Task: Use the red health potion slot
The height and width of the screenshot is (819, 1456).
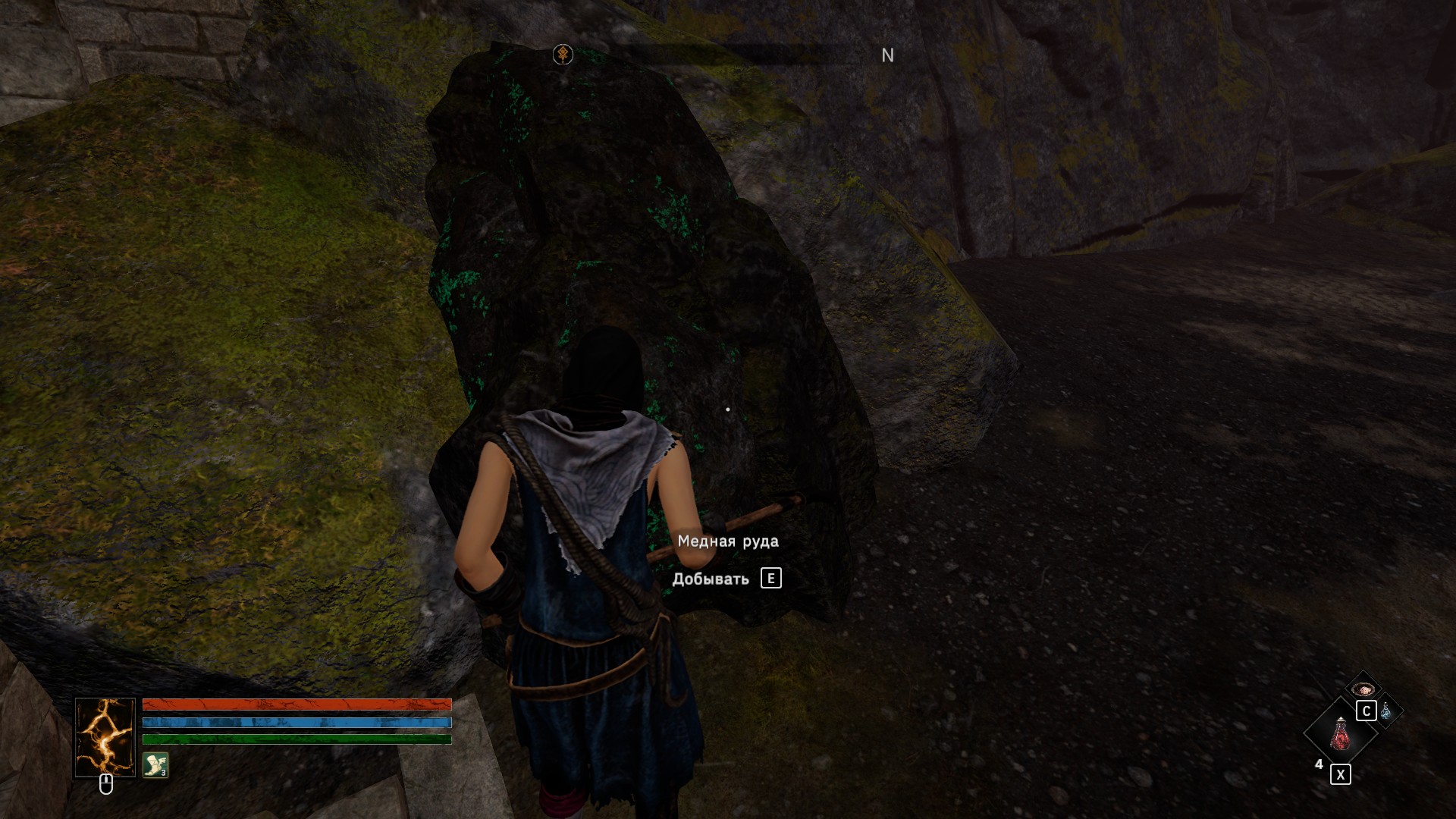Action: (x=1340, y=734)
